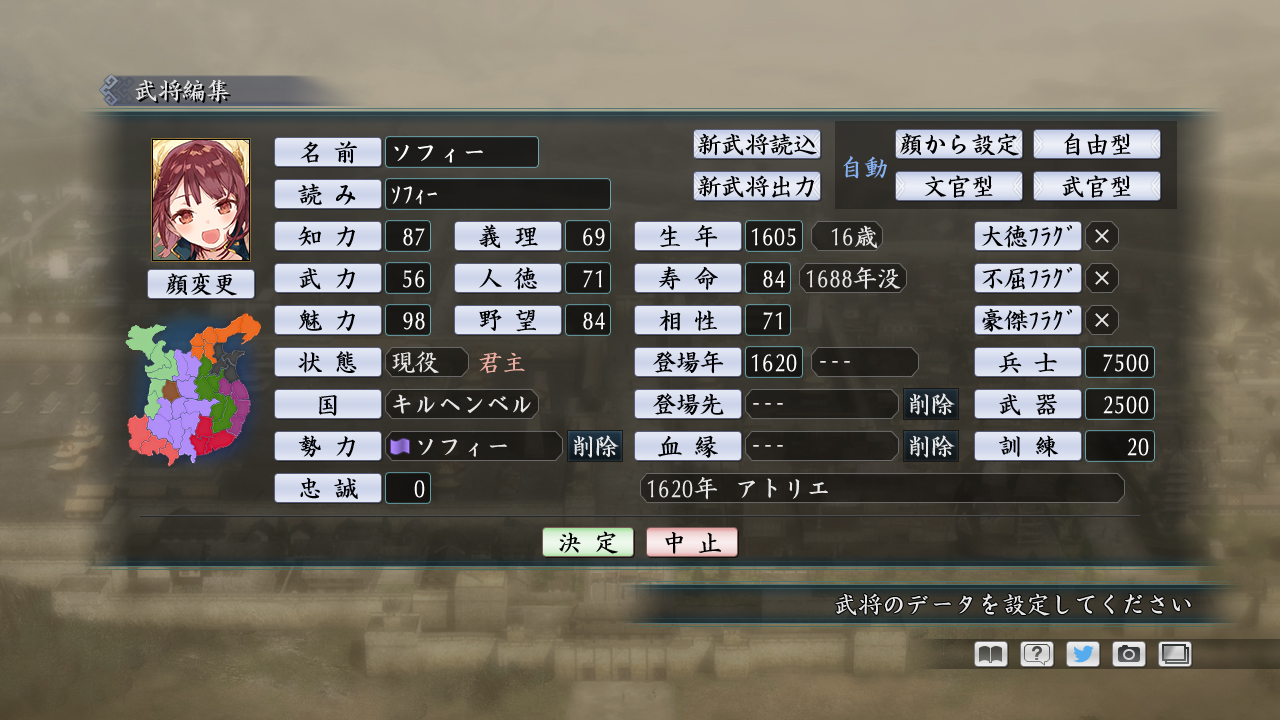Cycle the 武官型 stat preset
Screen dimensions: 1280x720
pos(1097,186)
